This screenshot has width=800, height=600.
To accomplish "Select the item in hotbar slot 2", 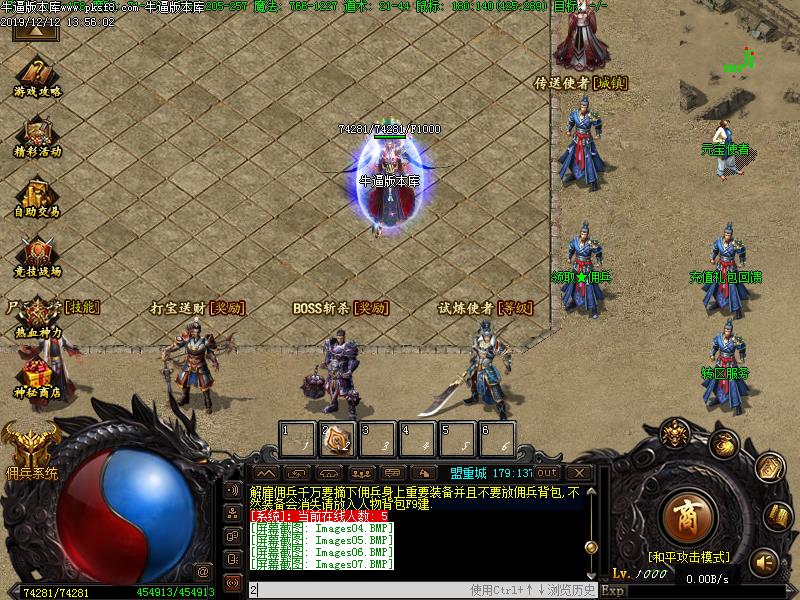I will pos(338,439).
